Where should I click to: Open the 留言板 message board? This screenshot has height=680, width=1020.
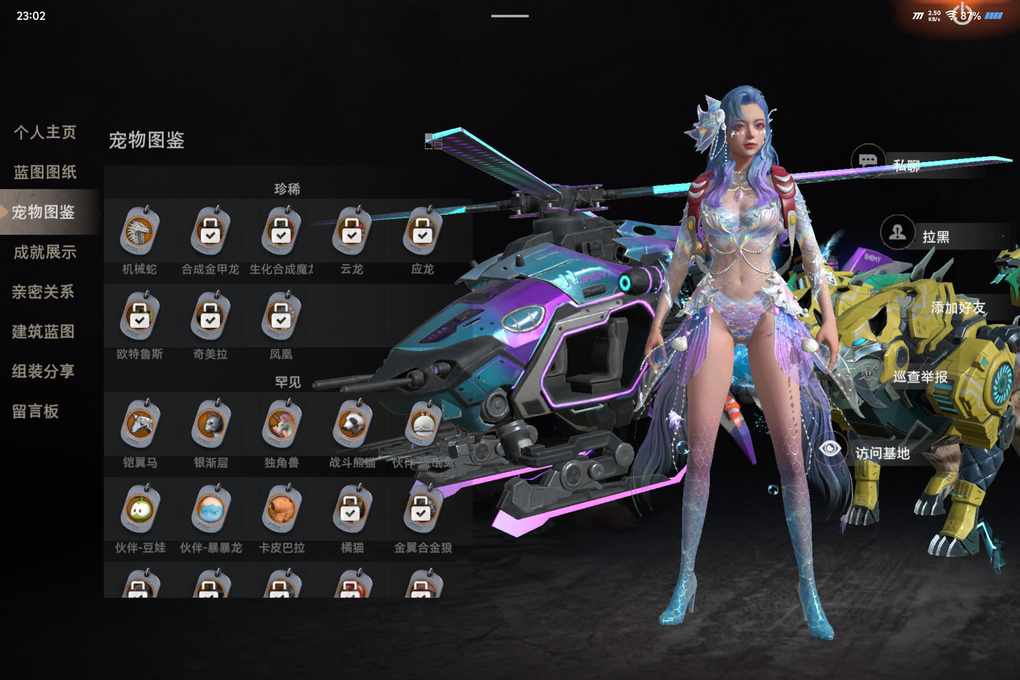click(x=36, y=411)
